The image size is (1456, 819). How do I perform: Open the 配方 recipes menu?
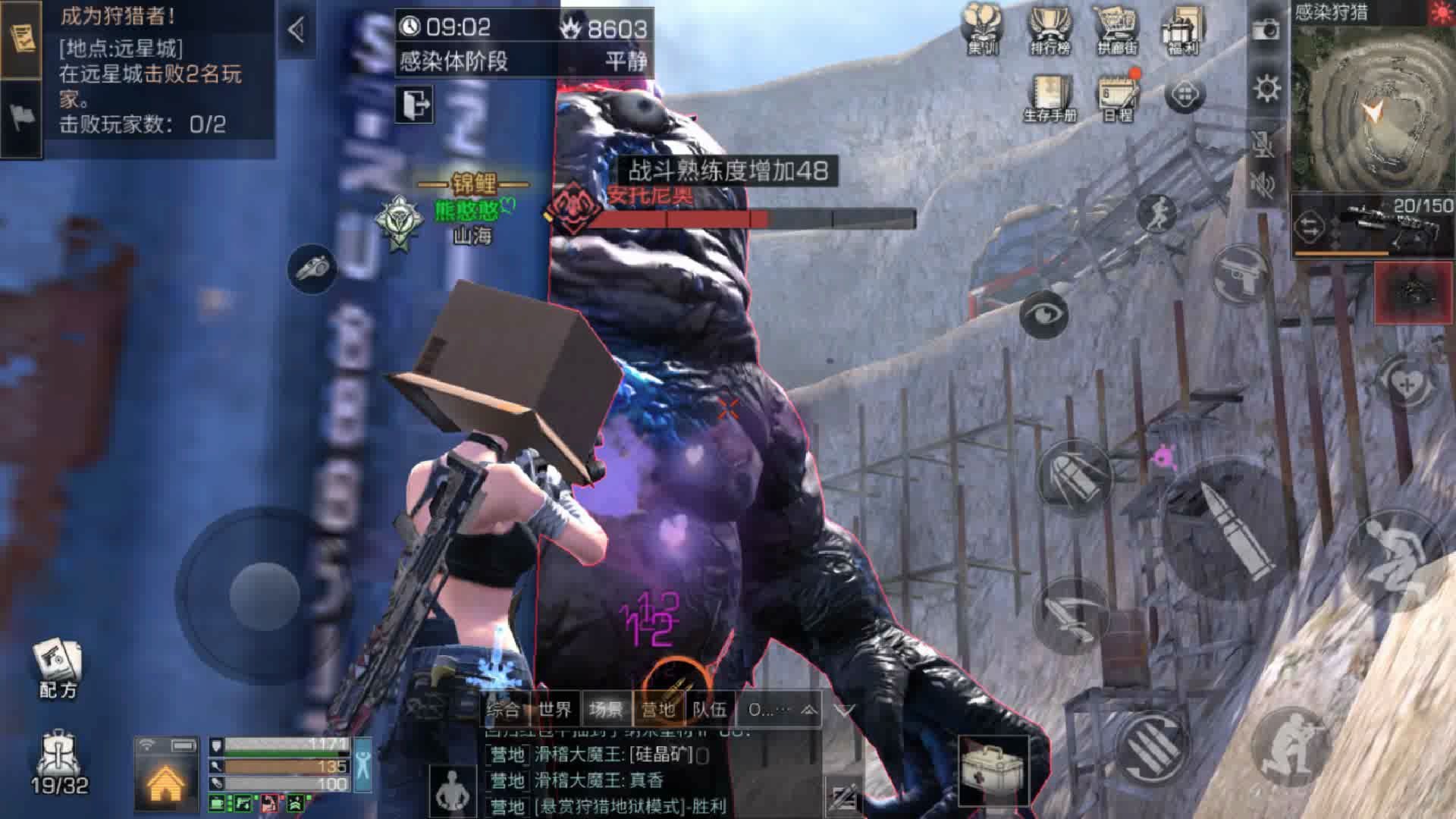pos(58,667)
